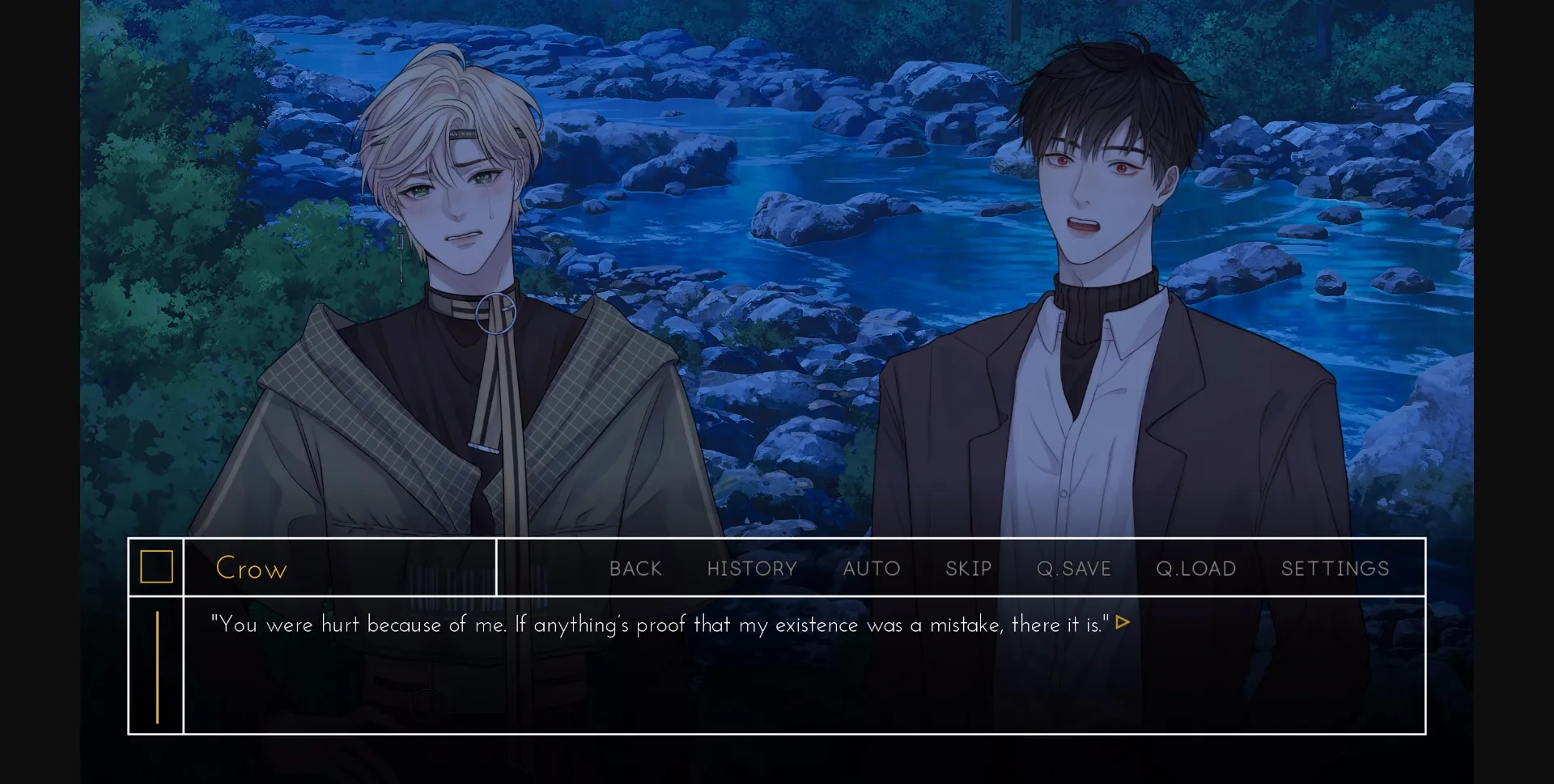This screenshot has width=1554, height=784.
Task: Click BACK to rewind the story
Action: [x=635, y=568]
